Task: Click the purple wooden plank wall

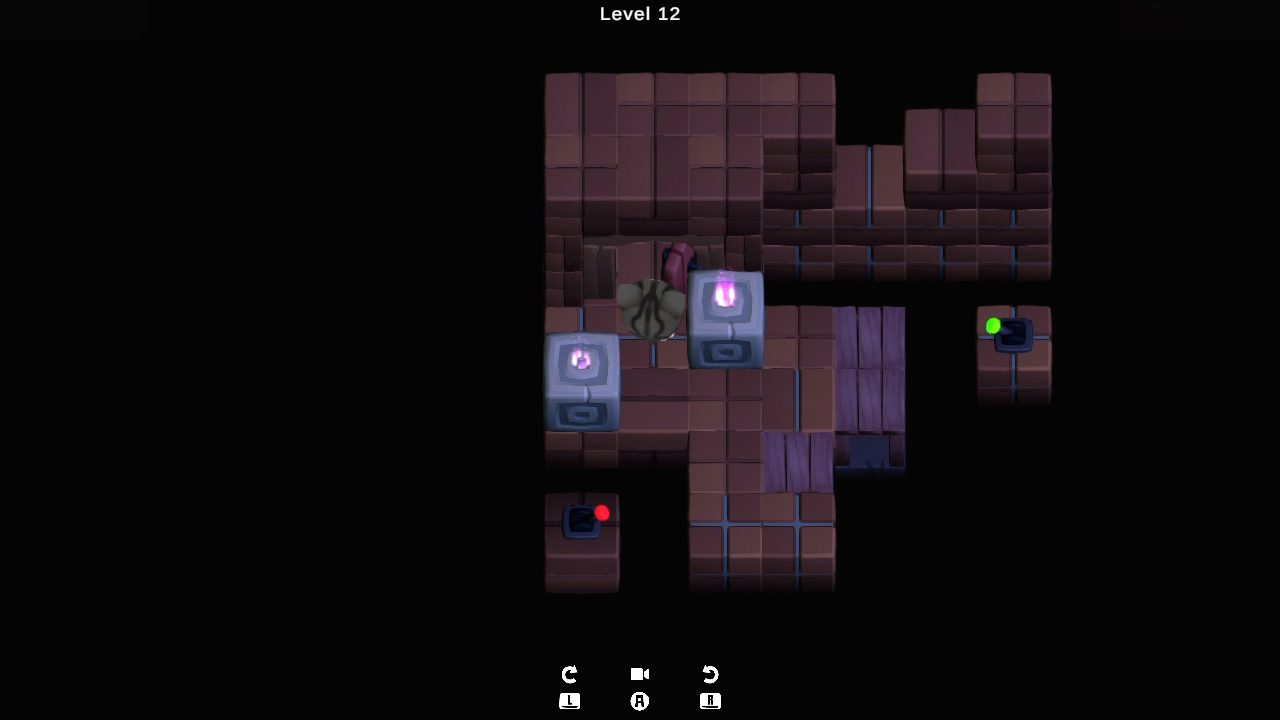Action: pos(870,370)
